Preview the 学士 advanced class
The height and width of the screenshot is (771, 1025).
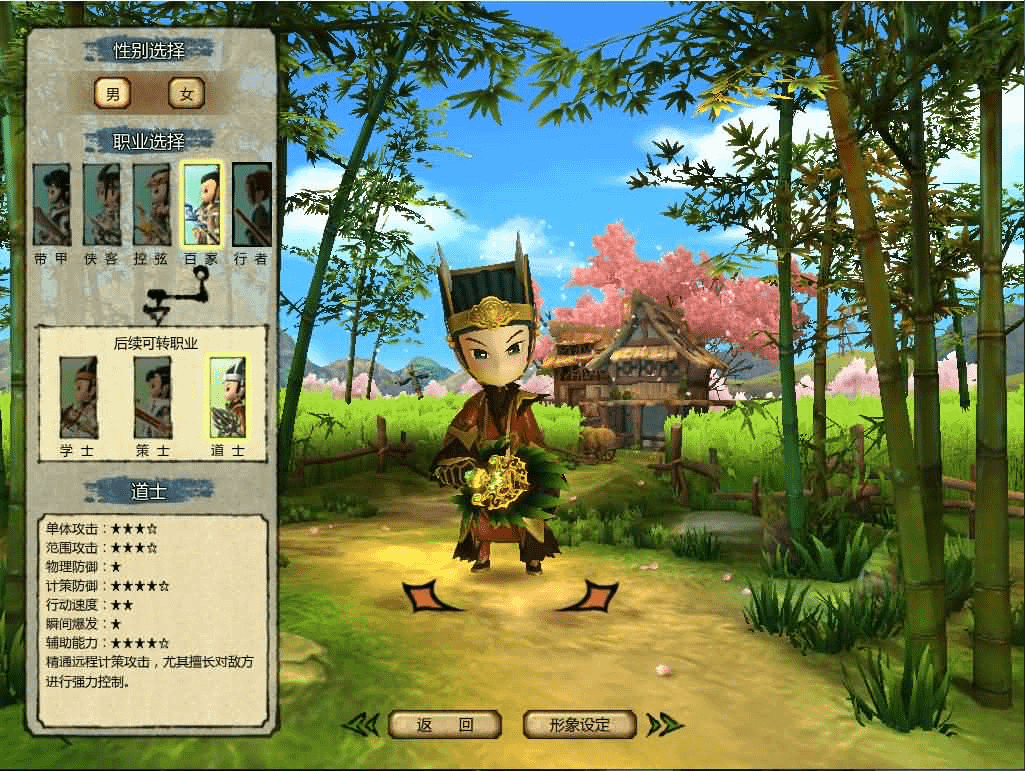[x=77, y=398]
